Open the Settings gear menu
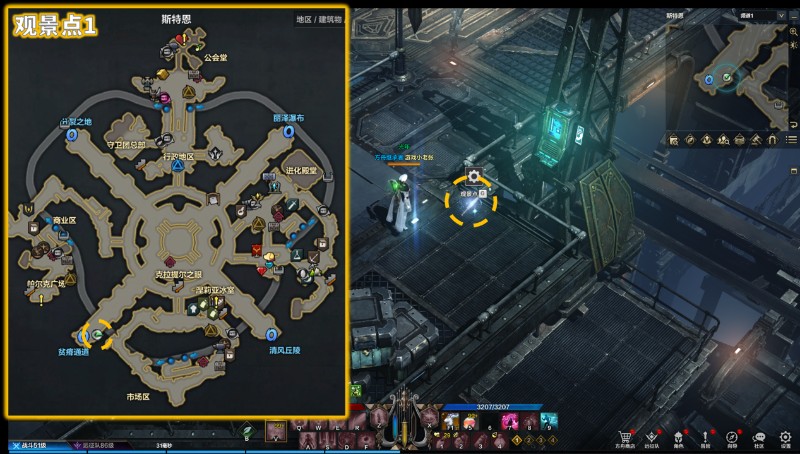This screenshot has width=800, height=454. click(786, 436)
